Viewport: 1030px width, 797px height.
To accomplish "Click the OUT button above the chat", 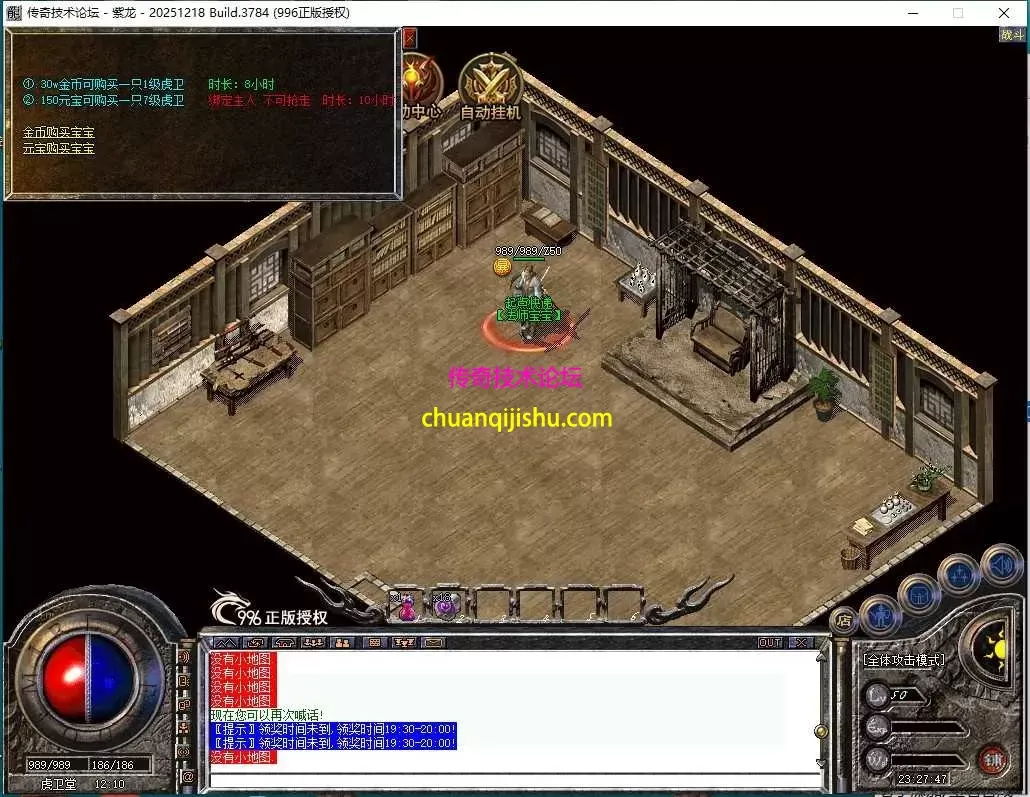I will point(770,642).
